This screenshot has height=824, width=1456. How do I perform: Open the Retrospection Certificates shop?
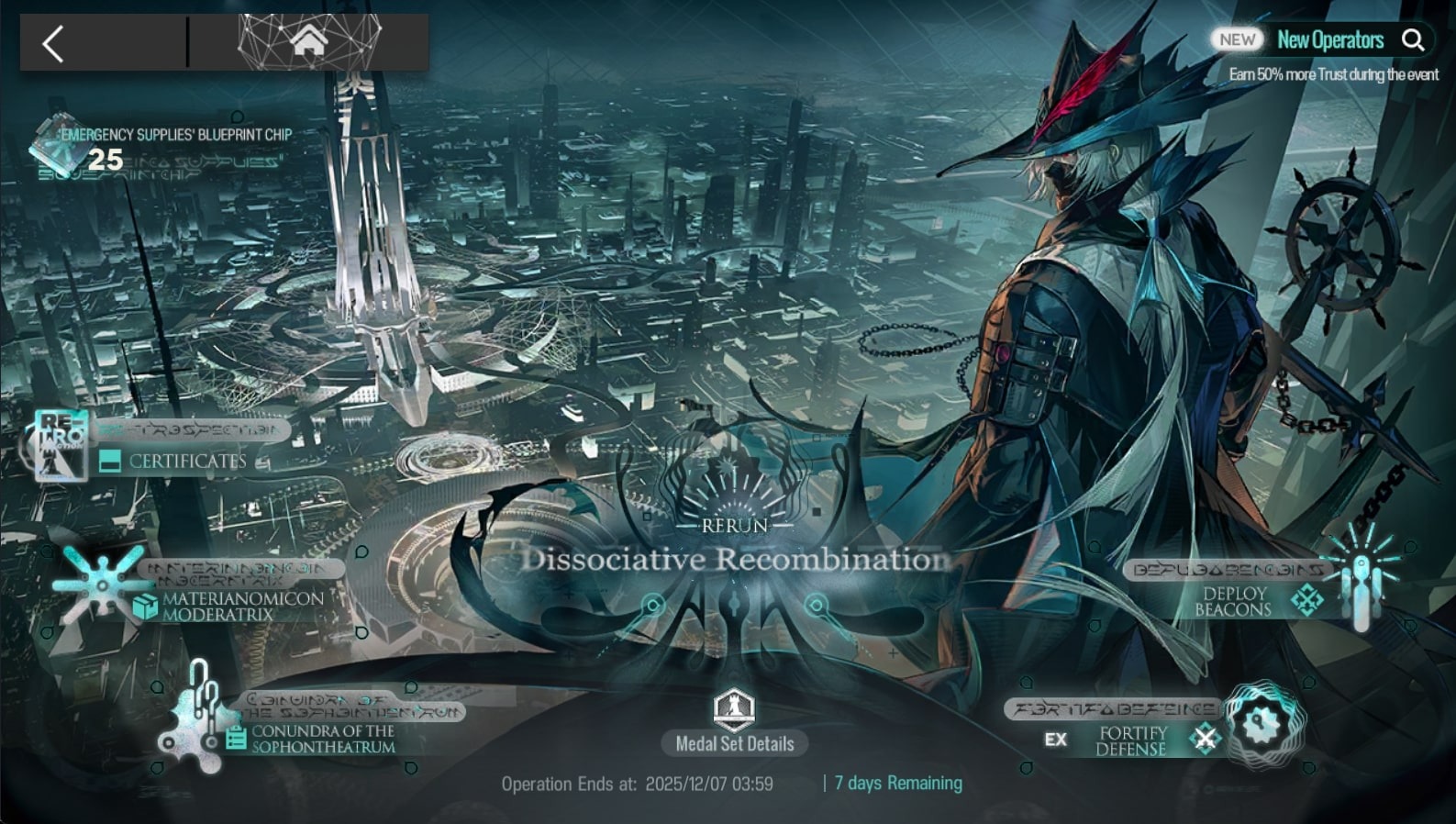[174, 451]
